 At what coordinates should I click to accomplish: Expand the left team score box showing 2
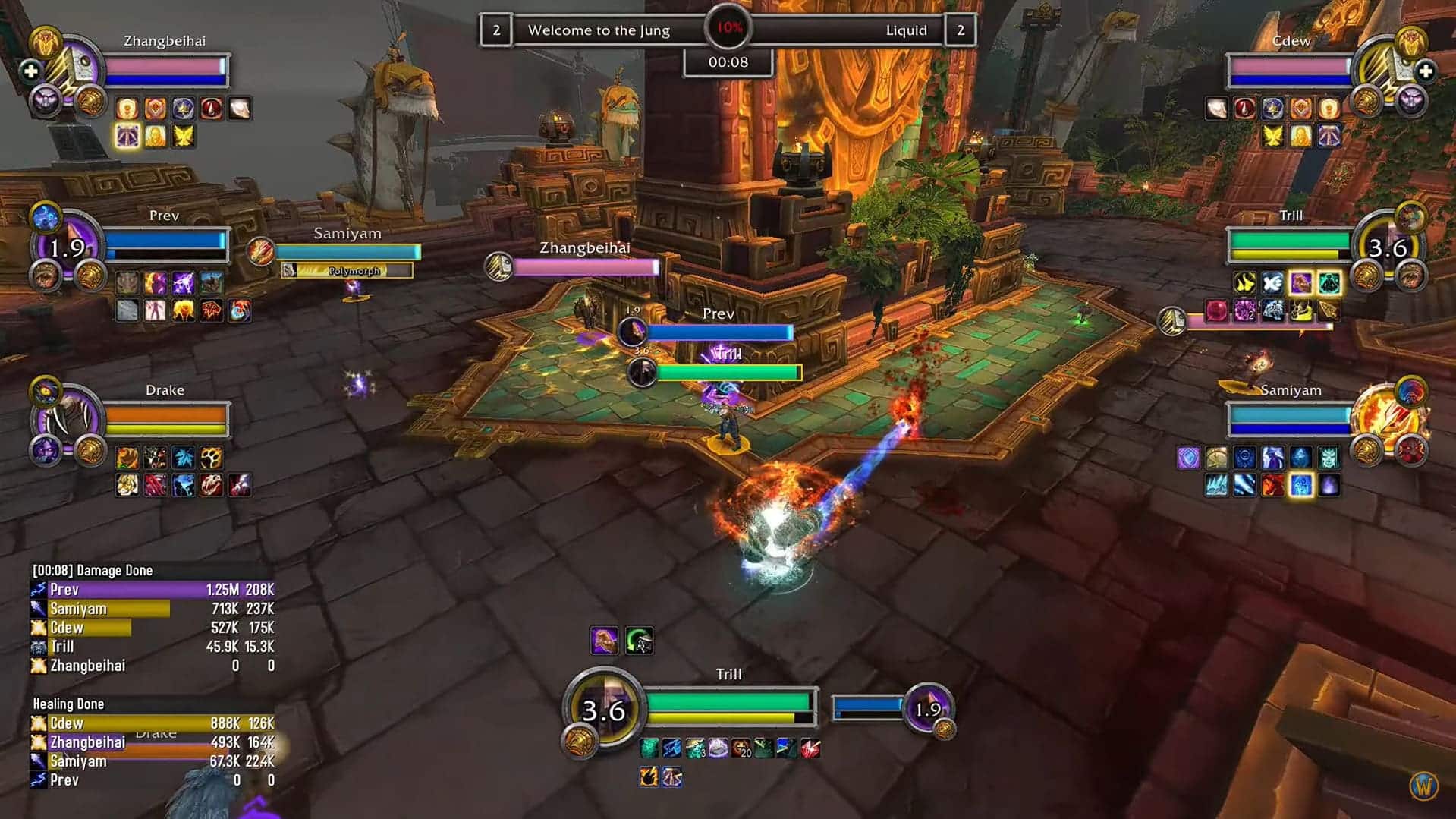[x=497, y=30]
